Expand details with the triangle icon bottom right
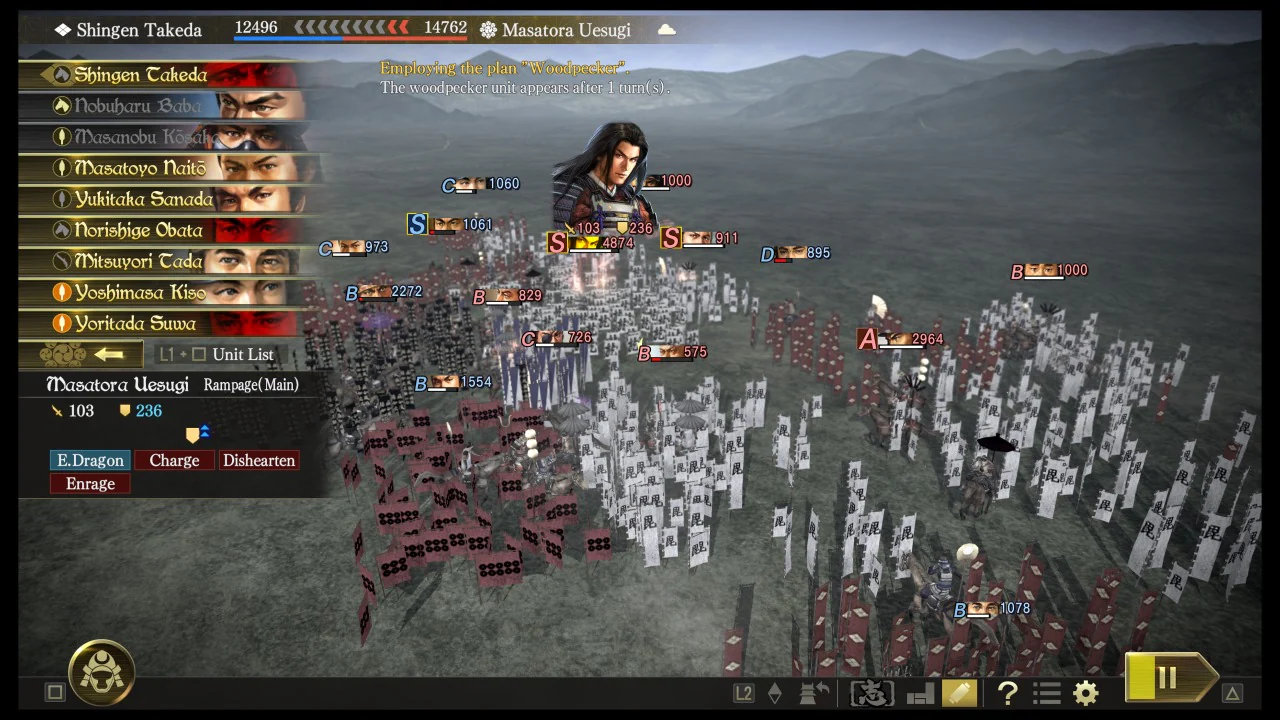Screen dimensions: 1280x720 pos(1232,691)
